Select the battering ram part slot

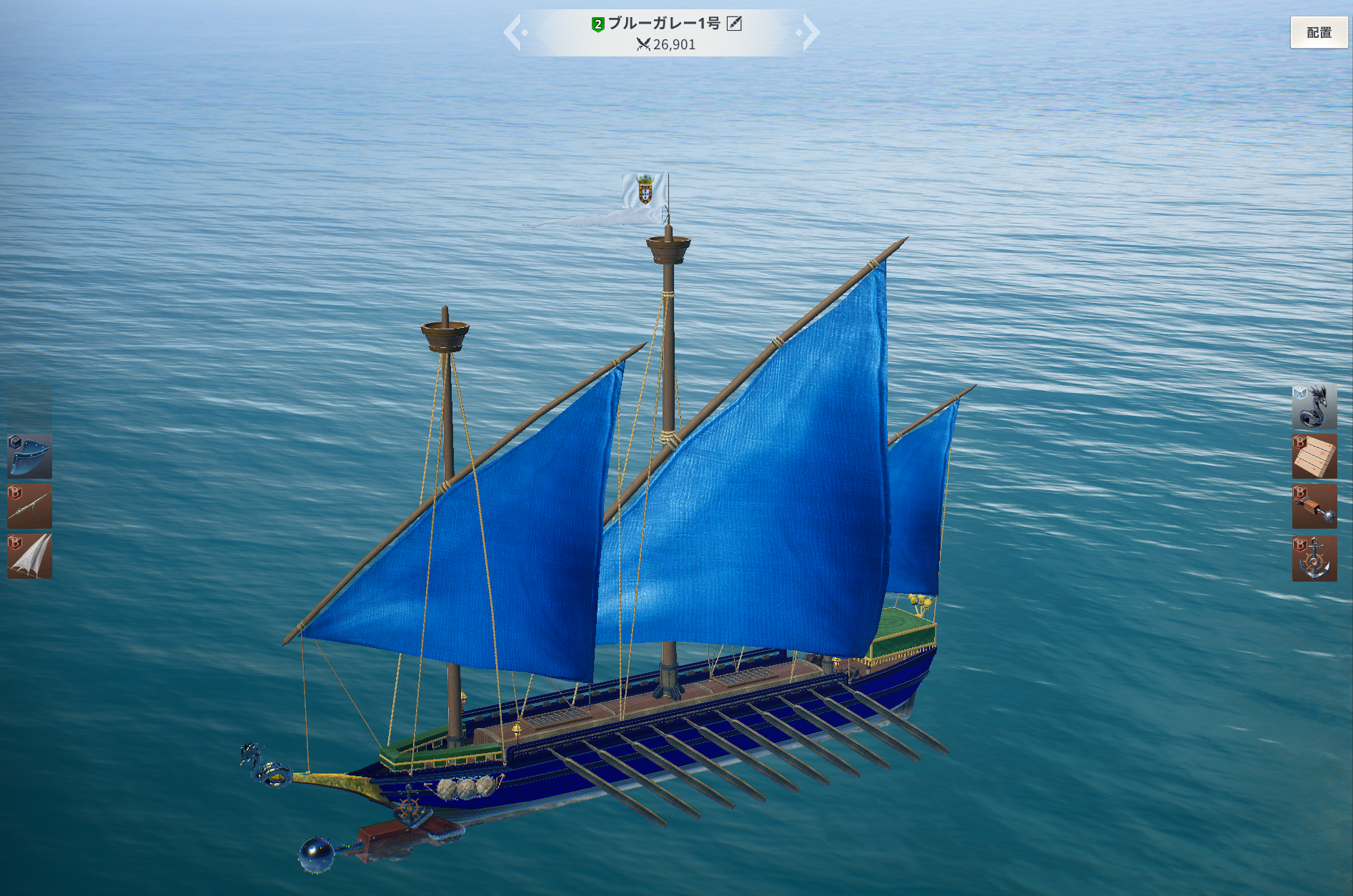click(x=1314, y=507)
